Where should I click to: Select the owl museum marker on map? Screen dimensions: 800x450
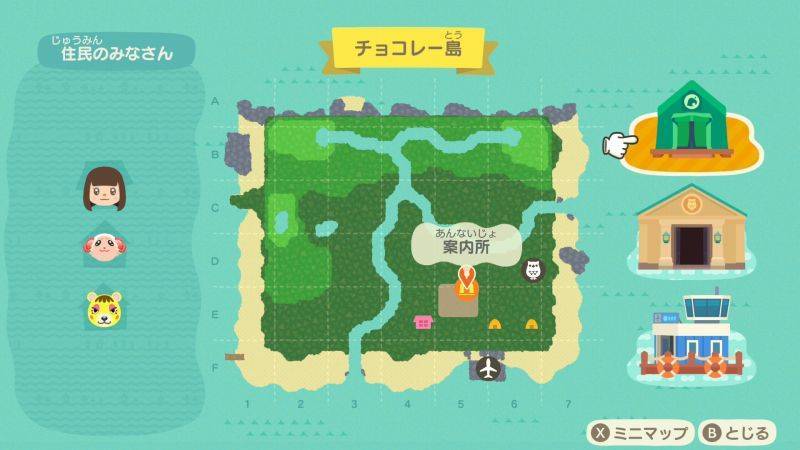tap(533, 270)
